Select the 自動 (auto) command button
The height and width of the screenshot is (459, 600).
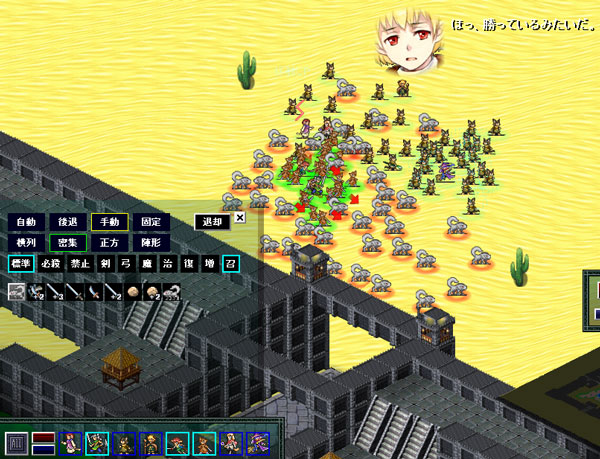coord(26,222)
